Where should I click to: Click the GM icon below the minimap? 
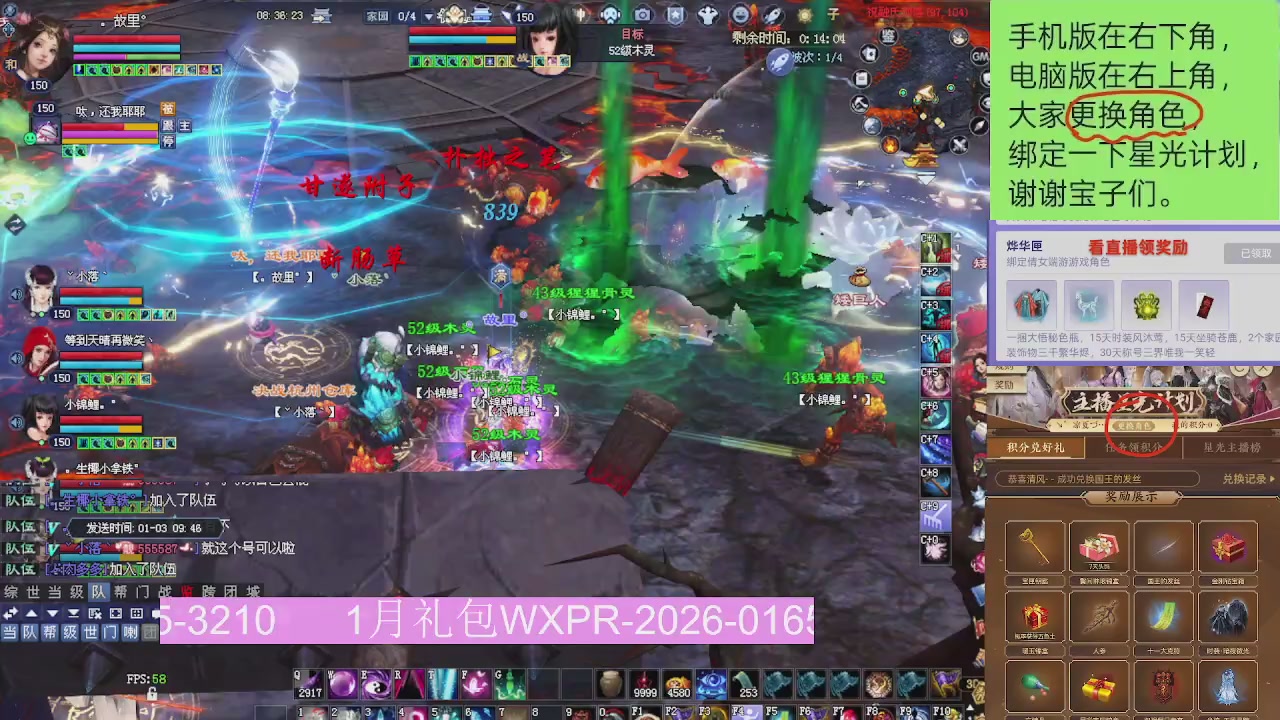pyautogui.click(x=980, y=56)
